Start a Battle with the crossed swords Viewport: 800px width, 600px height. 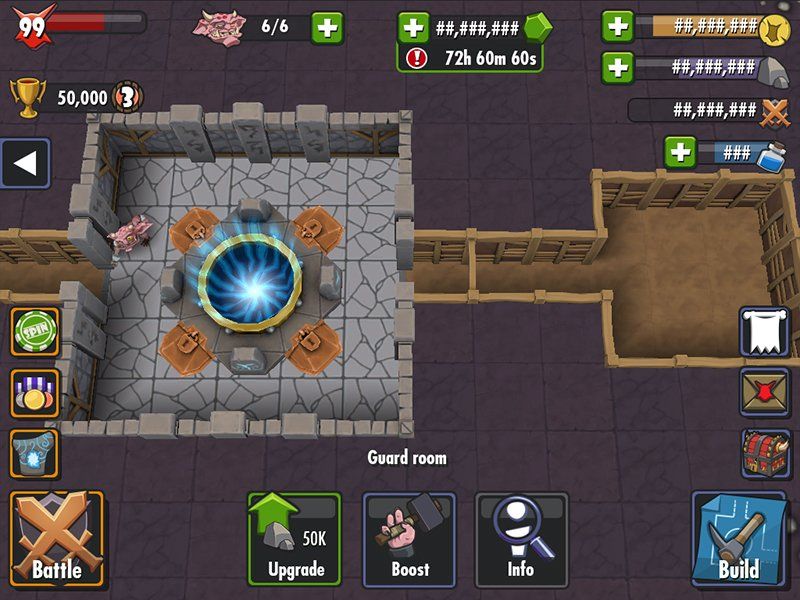pos(56,538)
